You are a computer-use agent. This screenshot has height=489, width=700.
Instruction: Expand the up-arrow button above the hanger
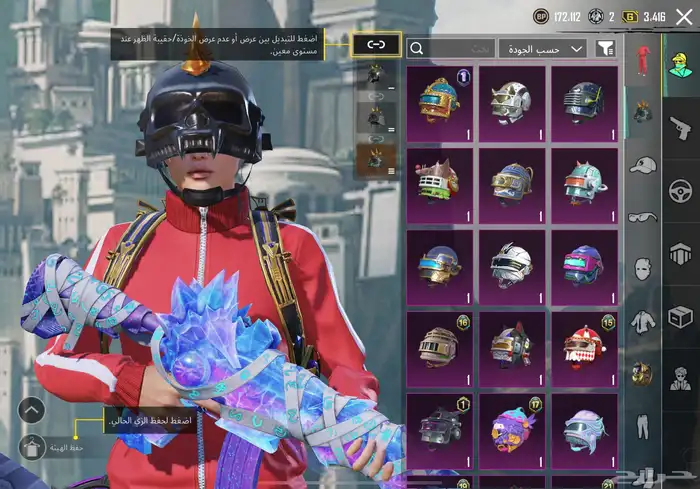pos(31,409)
